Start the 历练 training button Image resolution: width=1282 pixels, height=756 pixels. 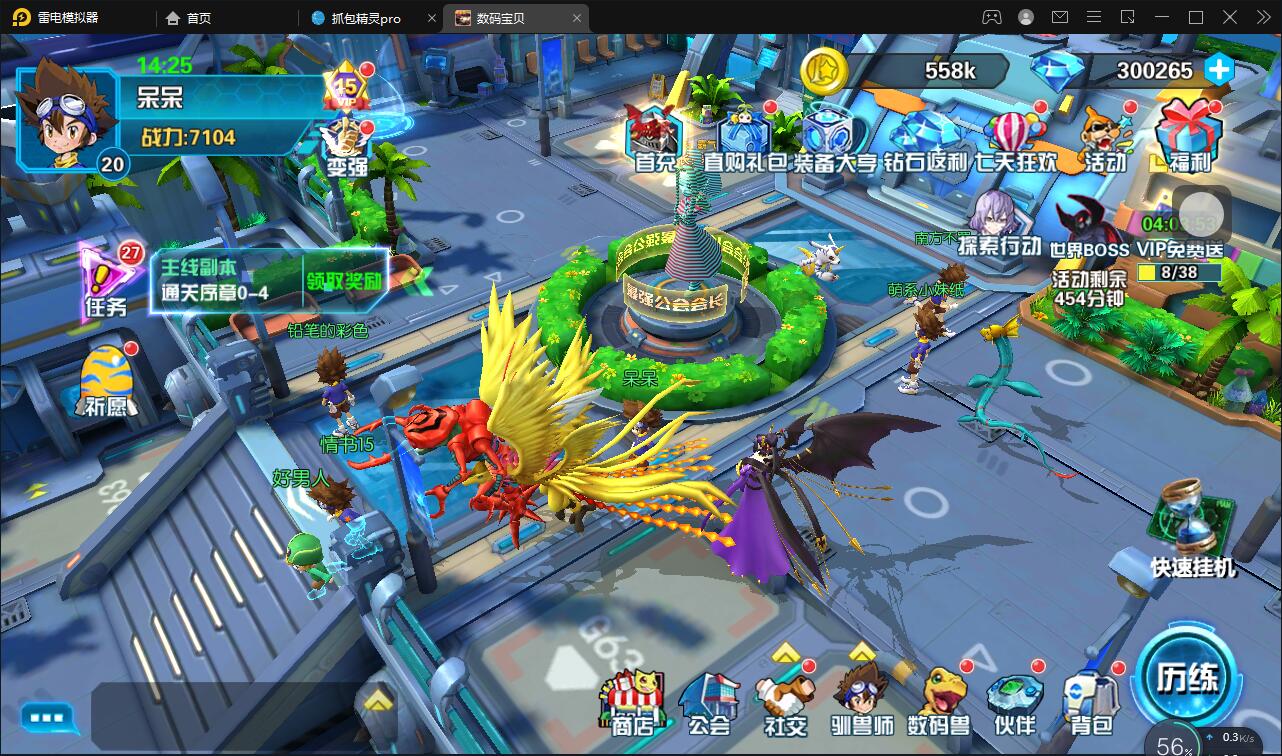pyautogui.click(x=1188, y=679)
